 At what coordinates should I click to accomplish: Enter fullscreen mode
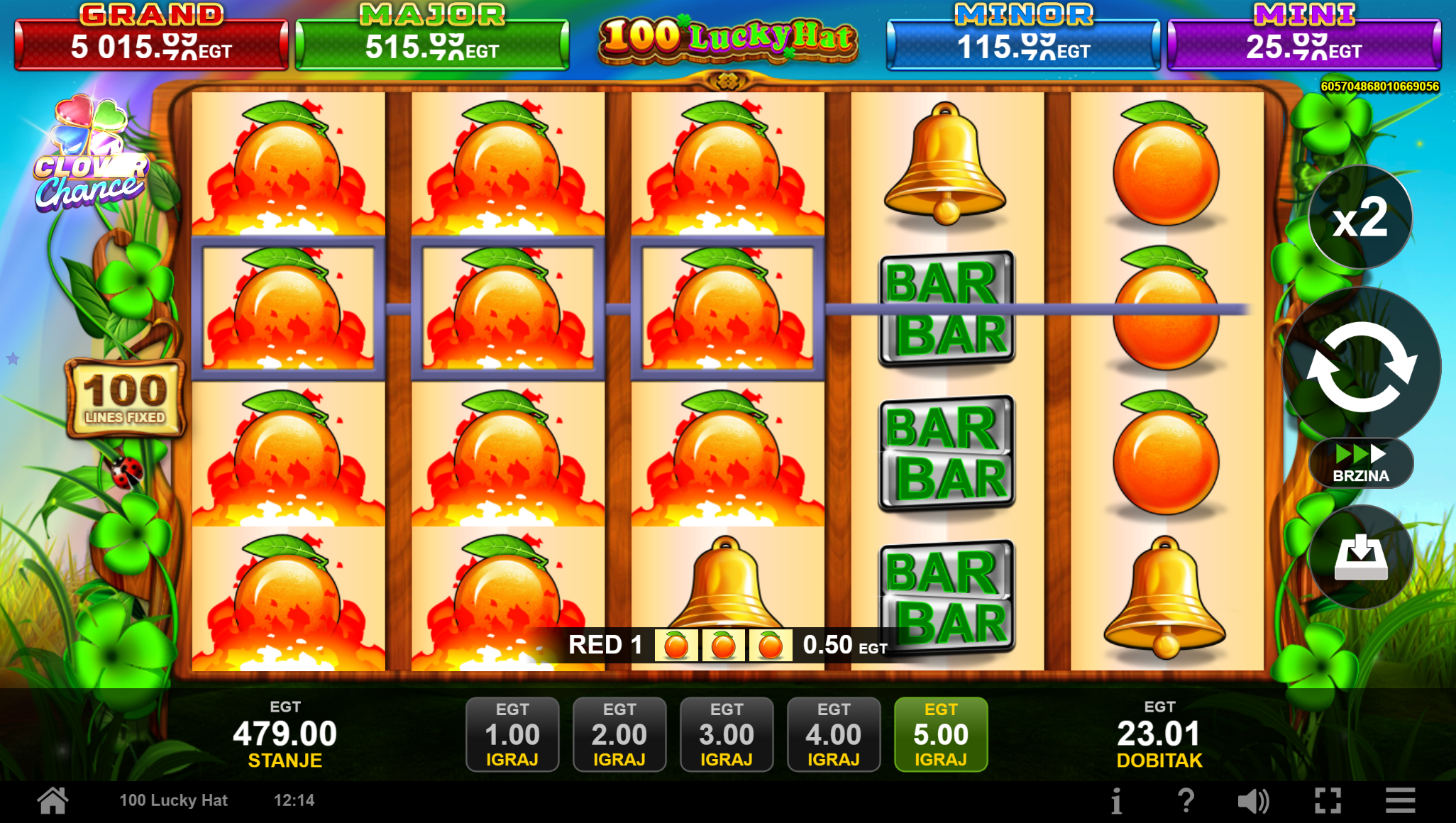1328,802
